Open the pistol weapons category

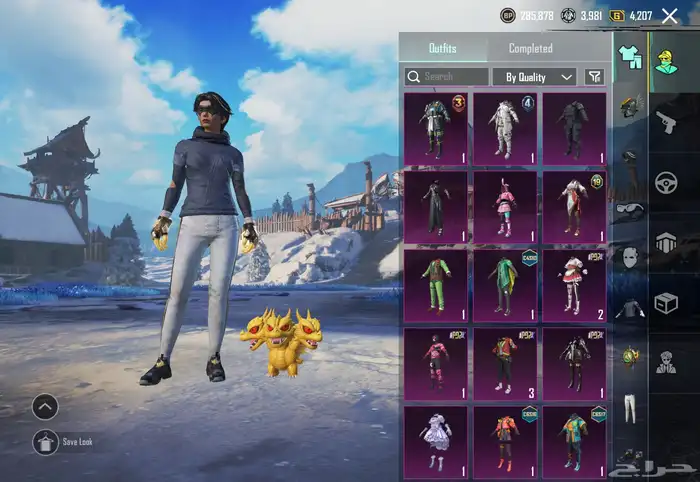(x=666, y=121)
